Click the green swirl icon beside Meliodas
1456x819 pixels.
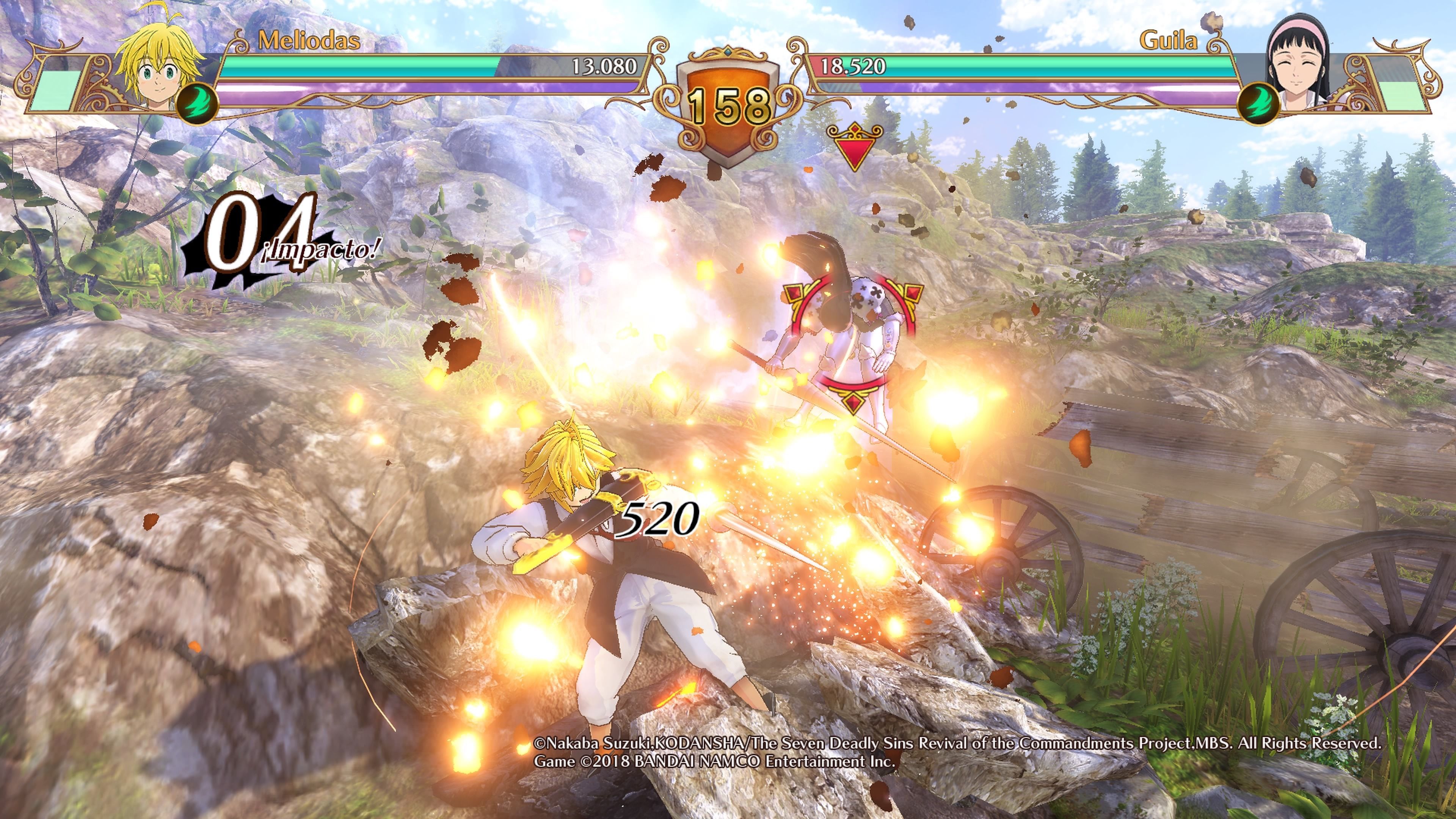coord(197,104)
